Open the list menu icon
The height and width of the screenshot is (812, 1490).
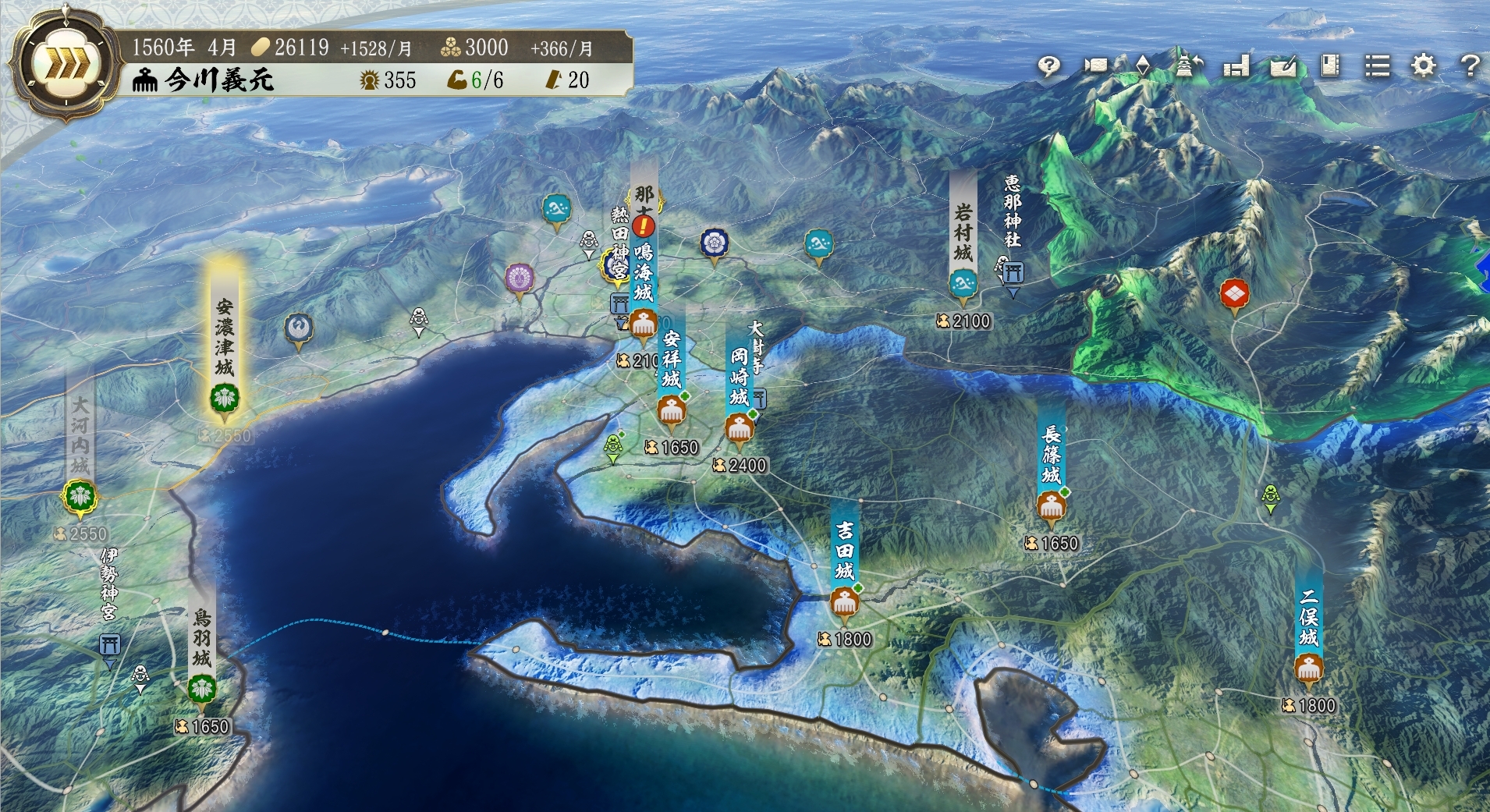[x=1377, y=66]
